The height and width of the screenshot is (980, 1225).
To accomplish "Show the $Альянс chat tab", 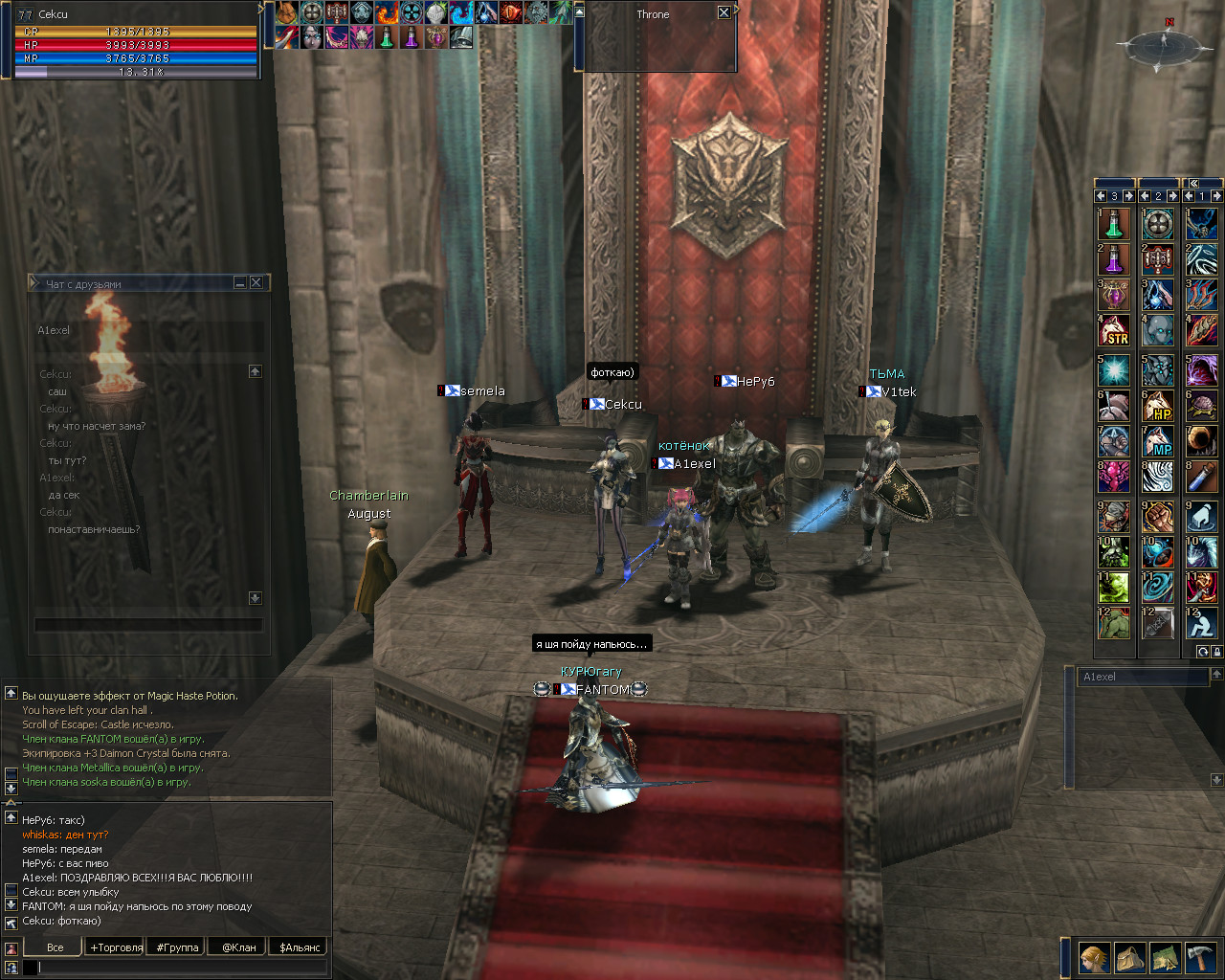I will (301, 947).
